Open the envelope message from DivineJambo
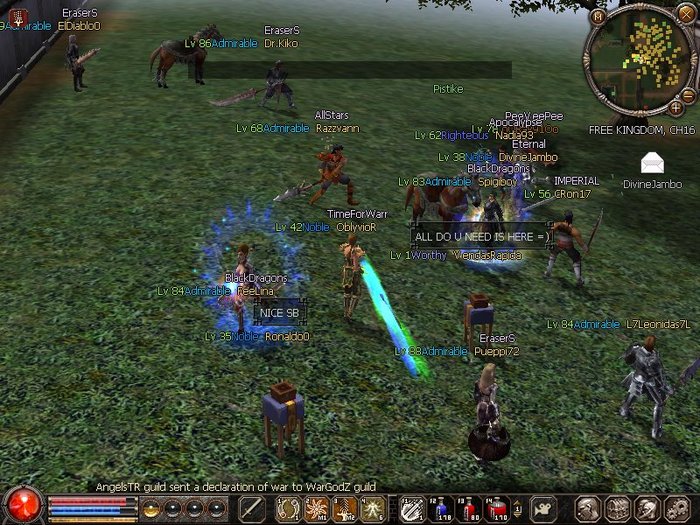700x525 pixels. tap(653, 163)
